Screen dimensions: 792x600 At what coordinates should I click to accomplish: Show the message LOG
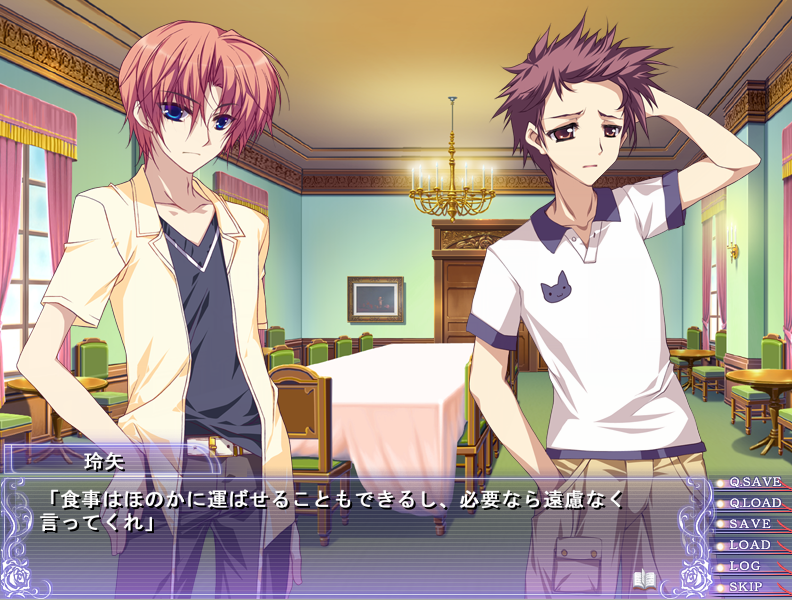click(745, 566)
